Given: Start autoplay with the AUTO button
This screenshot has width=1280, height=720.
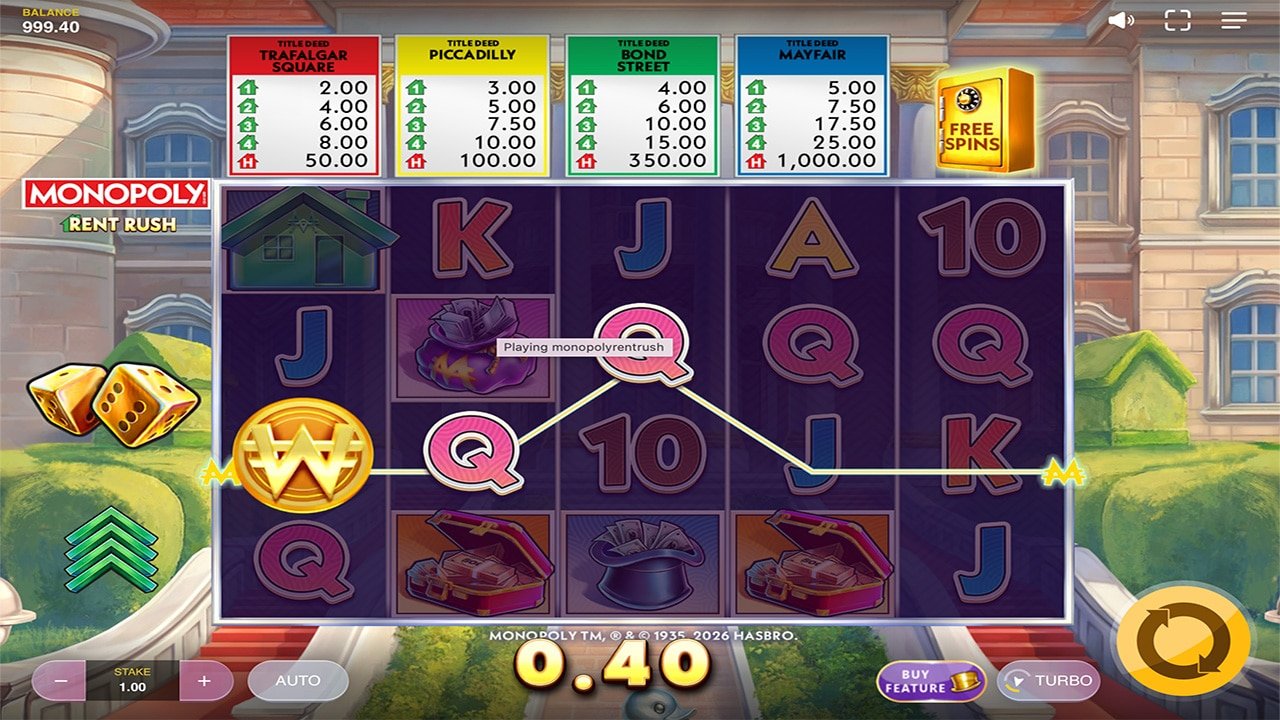Looking at the screenshot, I should (x=298, y=681).
